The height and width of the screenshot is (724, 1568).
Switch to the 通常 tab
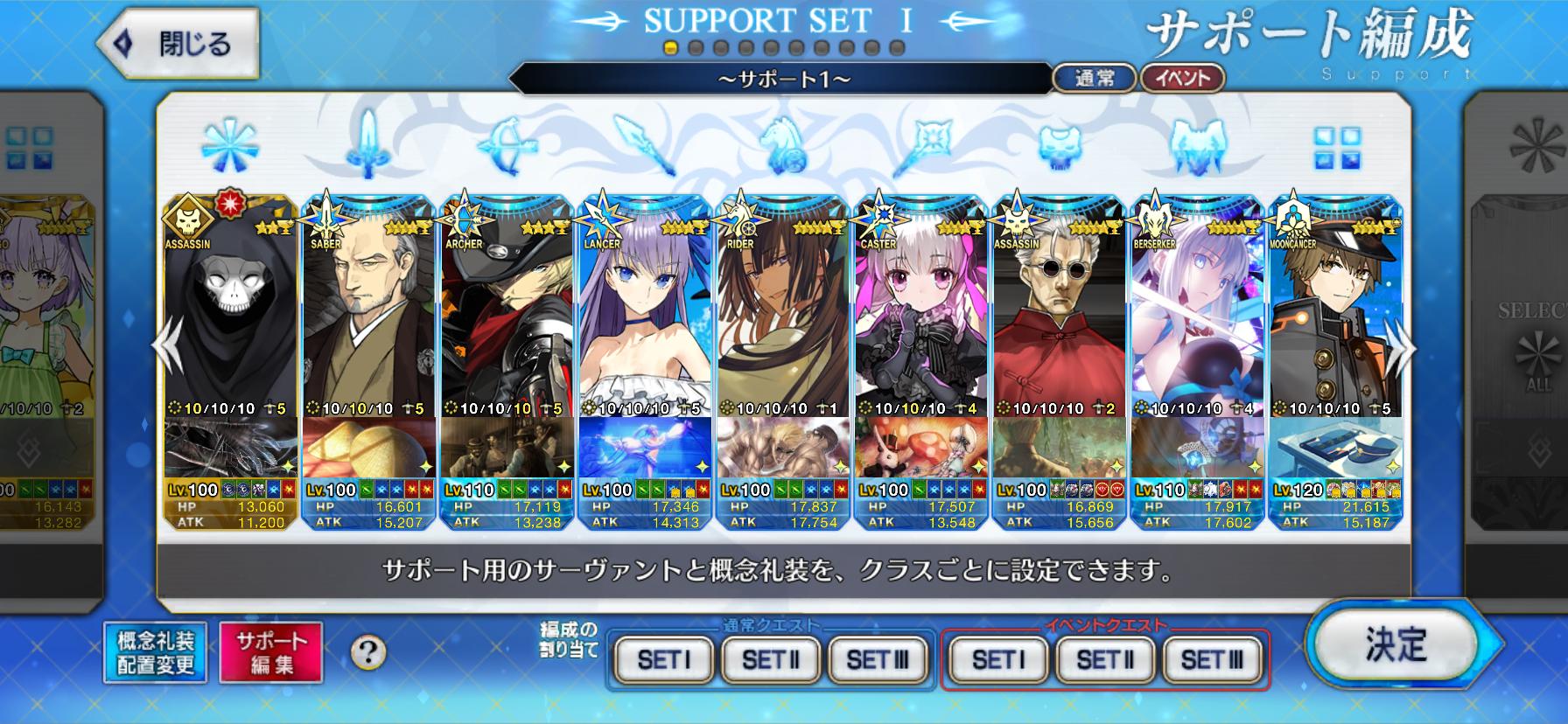coord(1094,79)
